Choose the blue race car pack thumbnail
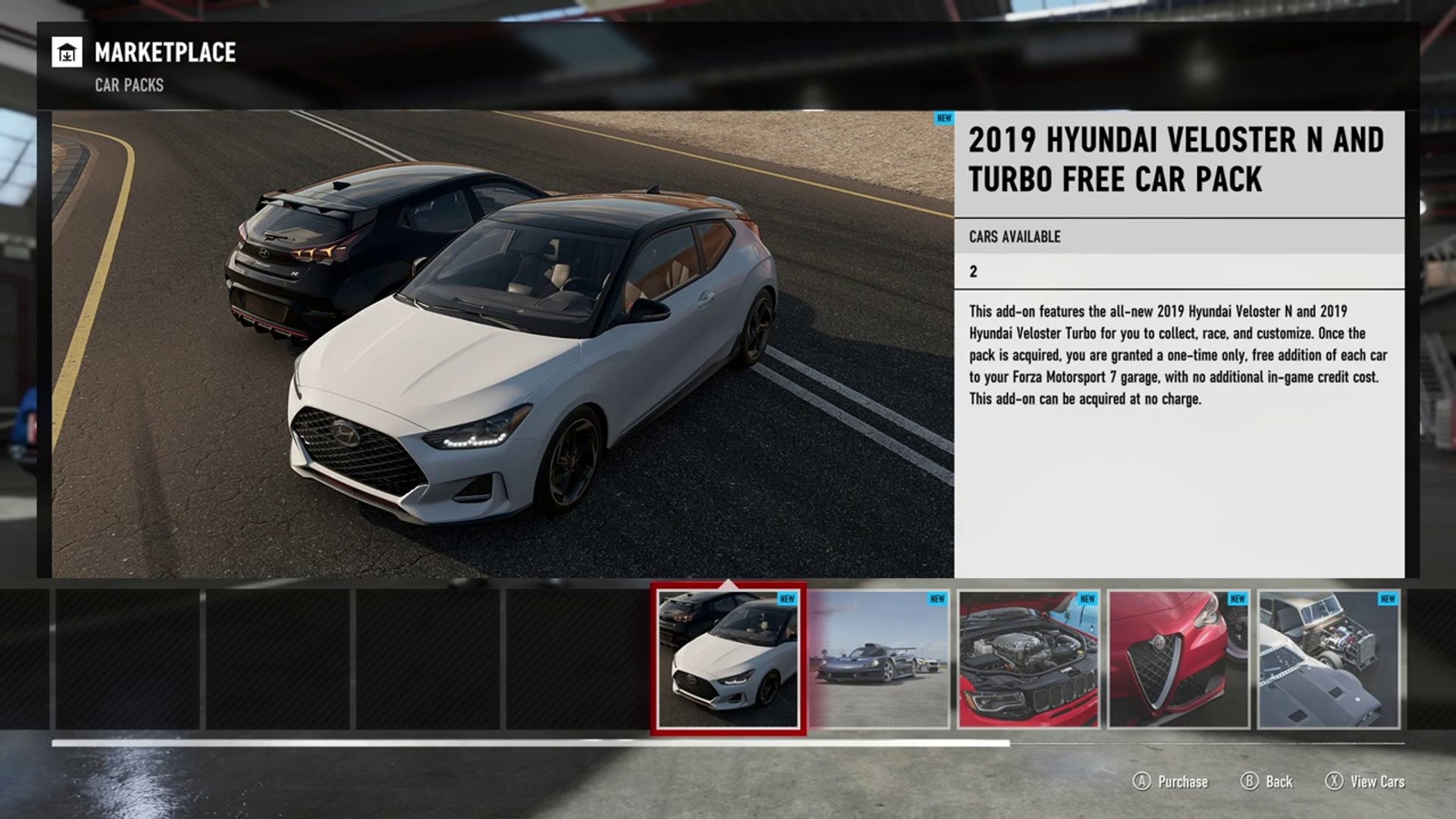The width and height of the screenshot is (1456, 819). pyautogui.click(x=878, y=660)
